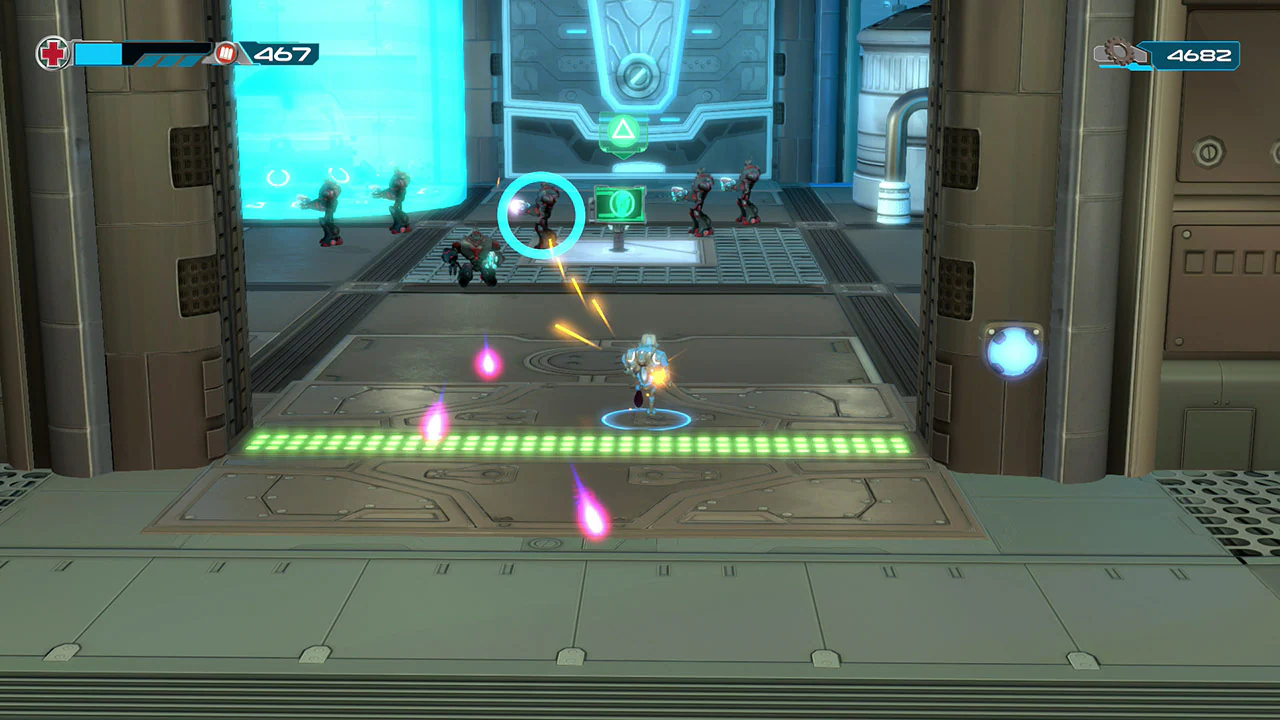Click the pink projectile near the light strip

(x=434, y=424)
